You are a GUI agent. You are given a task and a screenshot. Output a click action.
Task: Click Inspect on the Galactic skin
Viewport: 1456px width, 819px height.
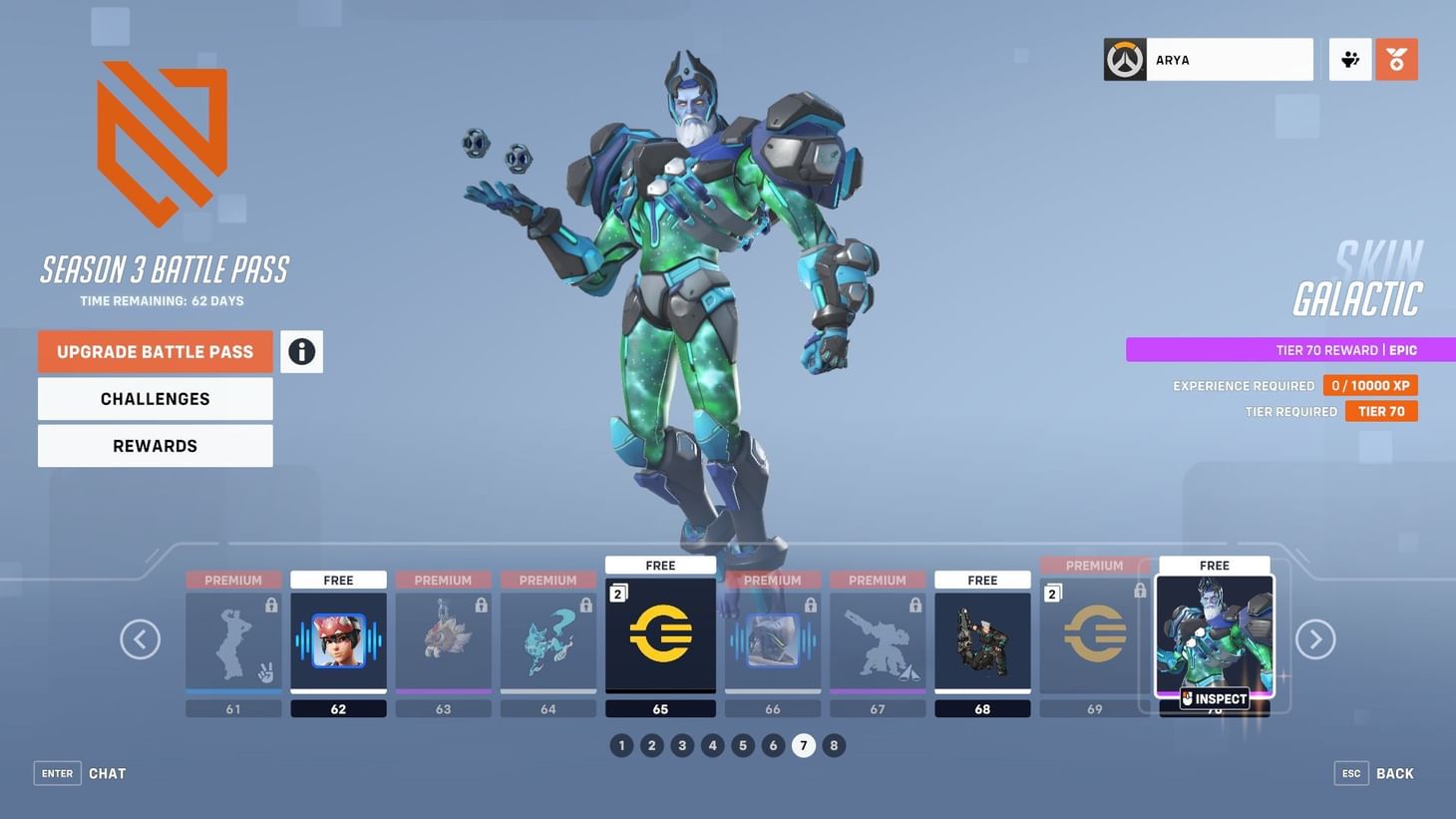[1215, 698]
